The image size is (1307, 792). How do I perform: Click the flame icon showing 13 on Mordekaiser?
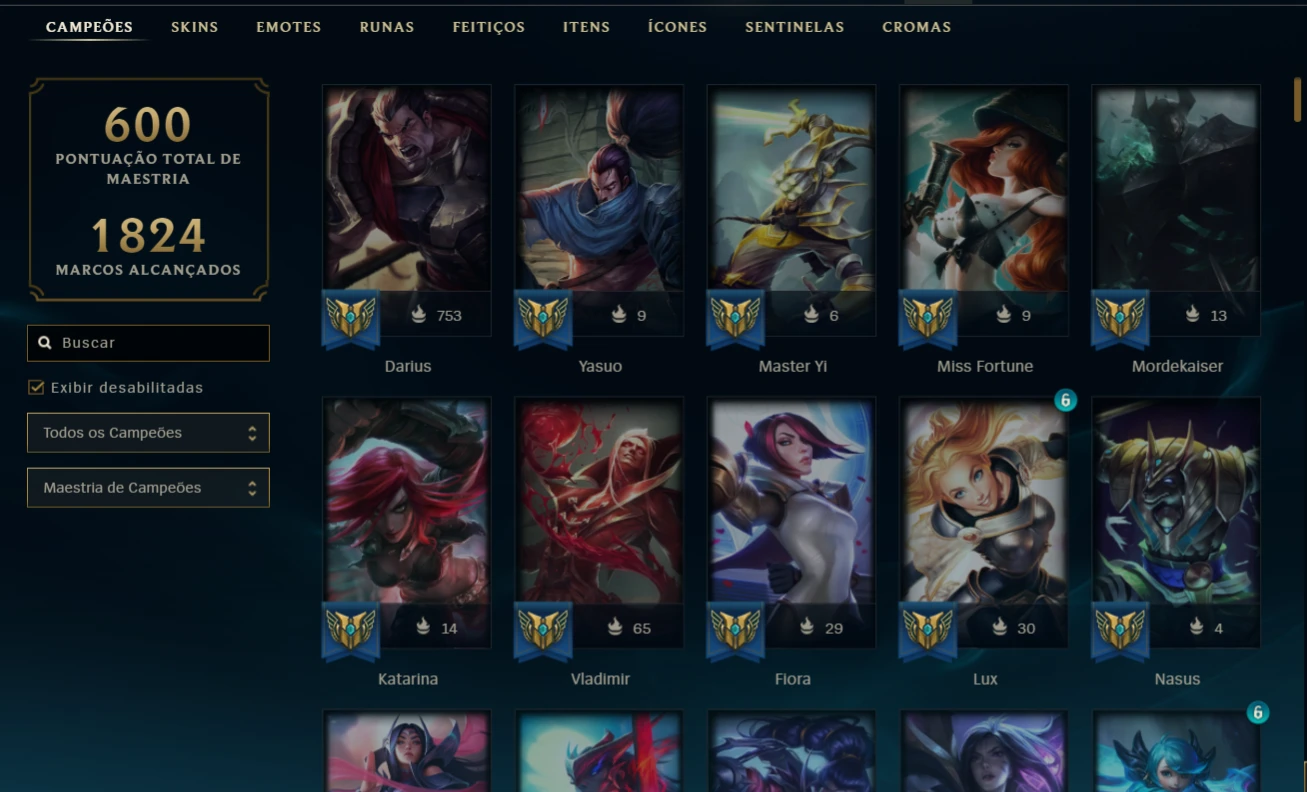click(x=1191, y=315)
